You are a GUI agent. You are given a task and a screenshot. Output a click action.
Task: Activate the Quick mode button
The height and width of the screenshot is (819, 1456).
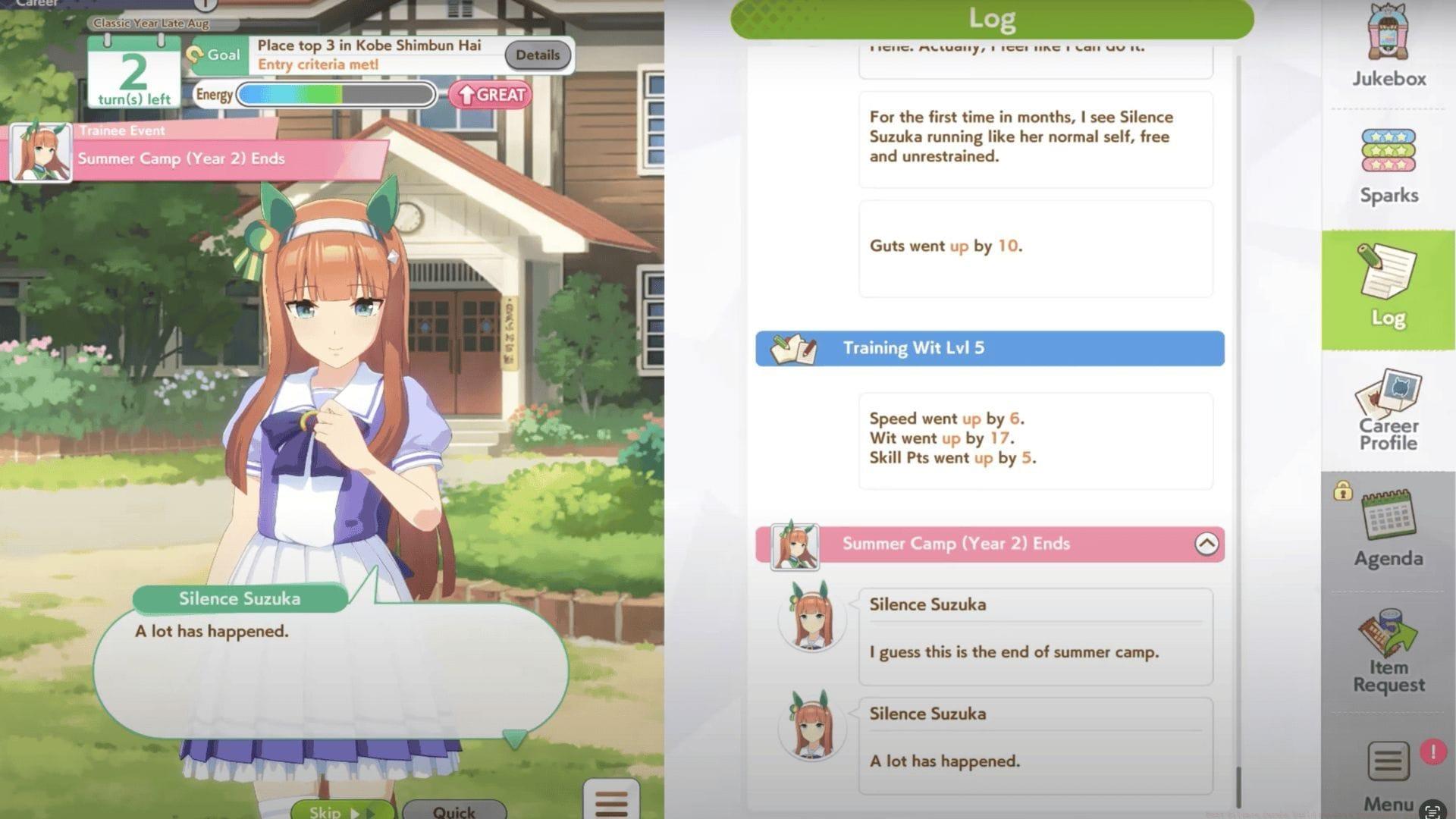[x=453, y=810]
